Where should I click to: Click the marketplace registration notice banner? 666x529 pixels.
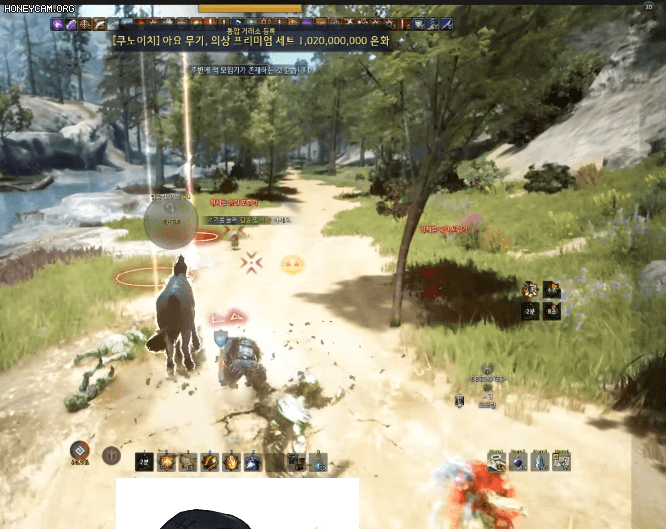click(251, 41)
